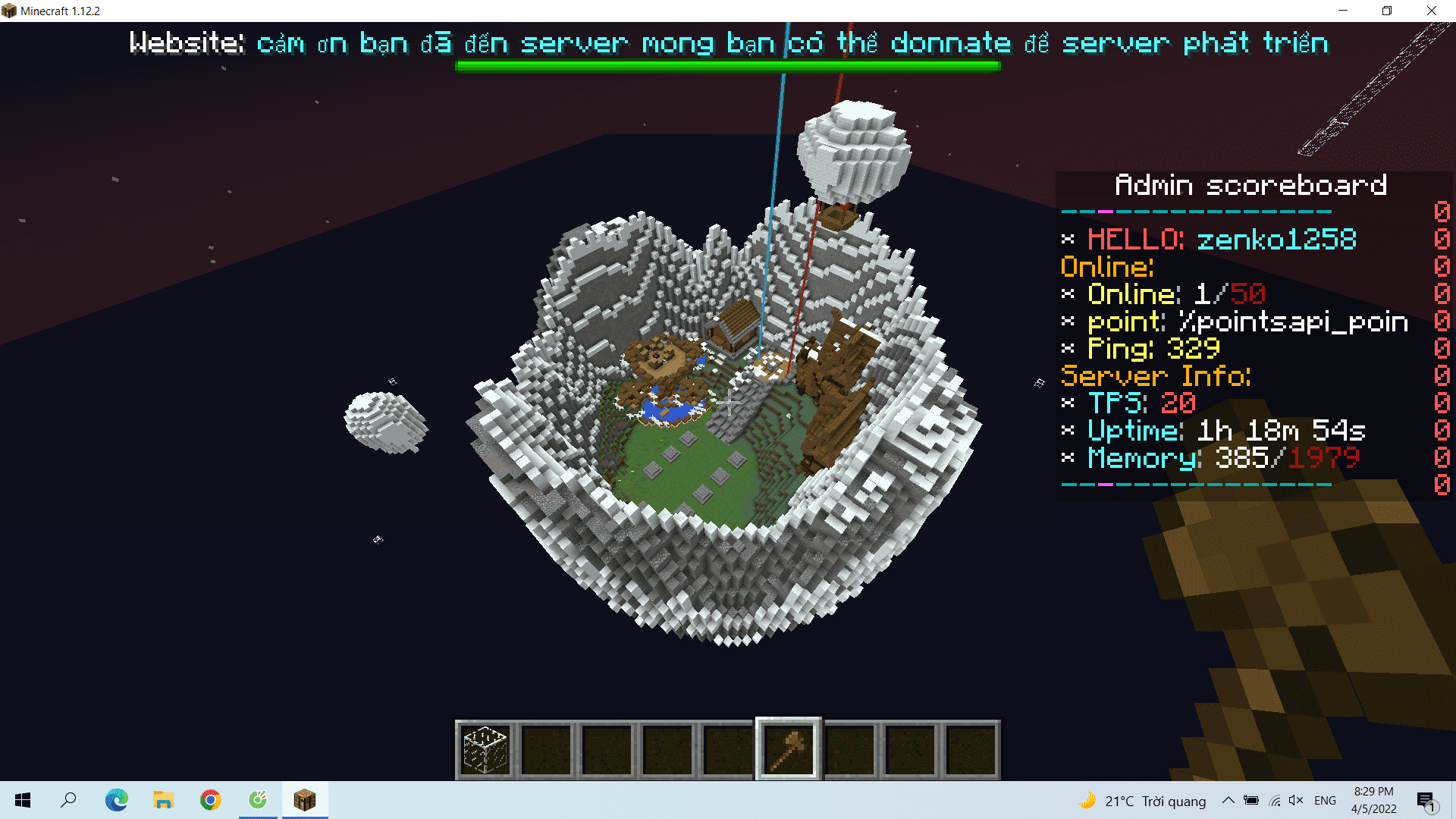Select the glass block hotbar slot

485,749
